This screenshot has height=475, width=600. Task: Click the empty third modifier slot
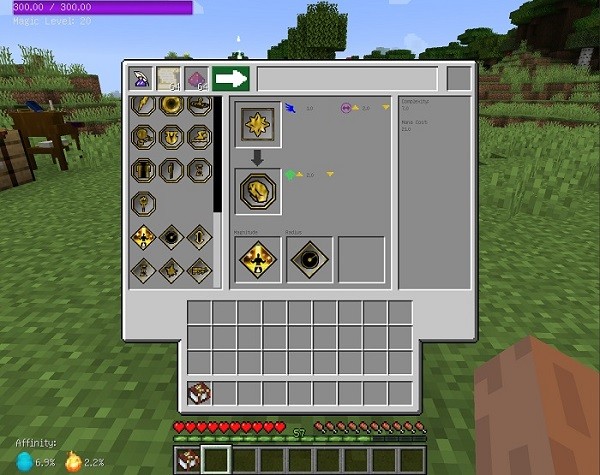(361, 259)
